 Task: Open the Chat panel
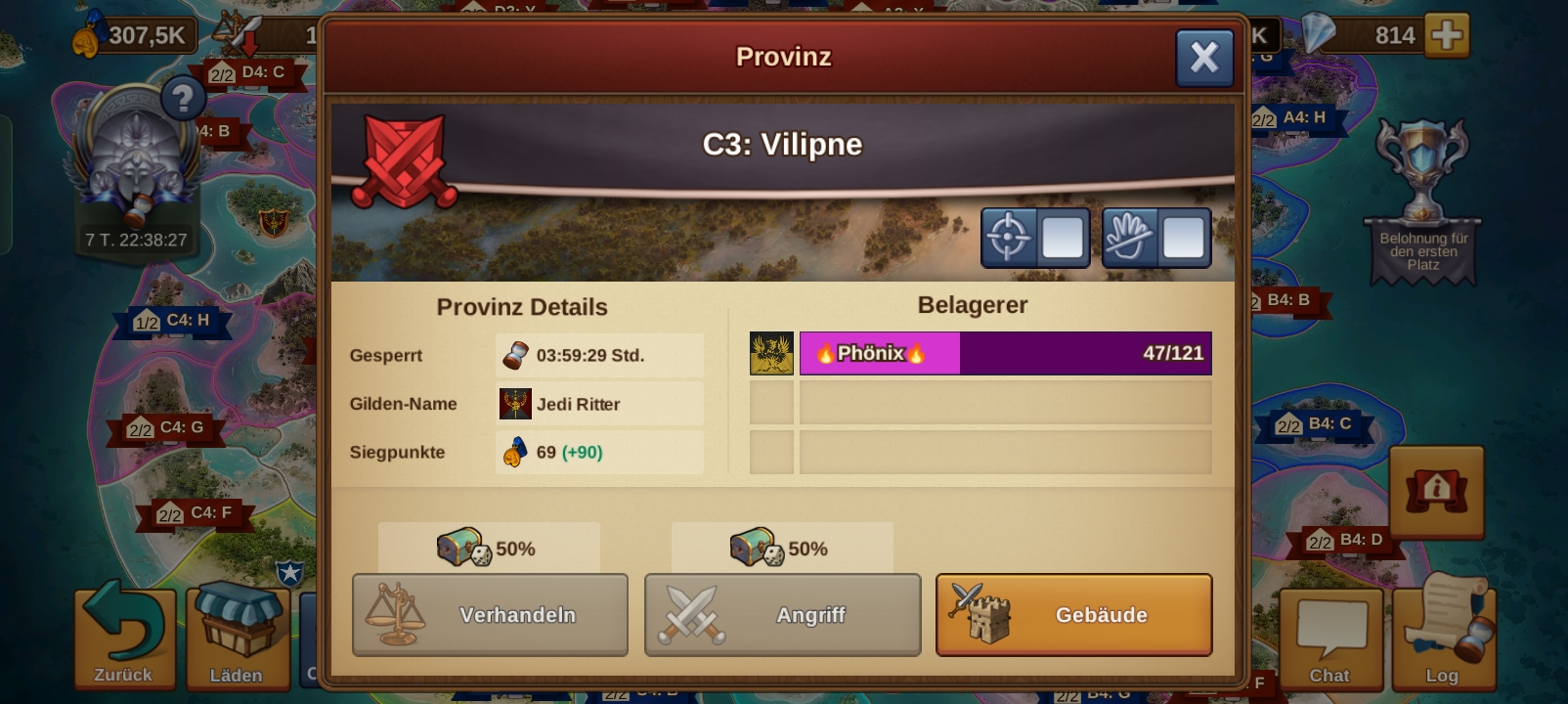(1329, 638)
